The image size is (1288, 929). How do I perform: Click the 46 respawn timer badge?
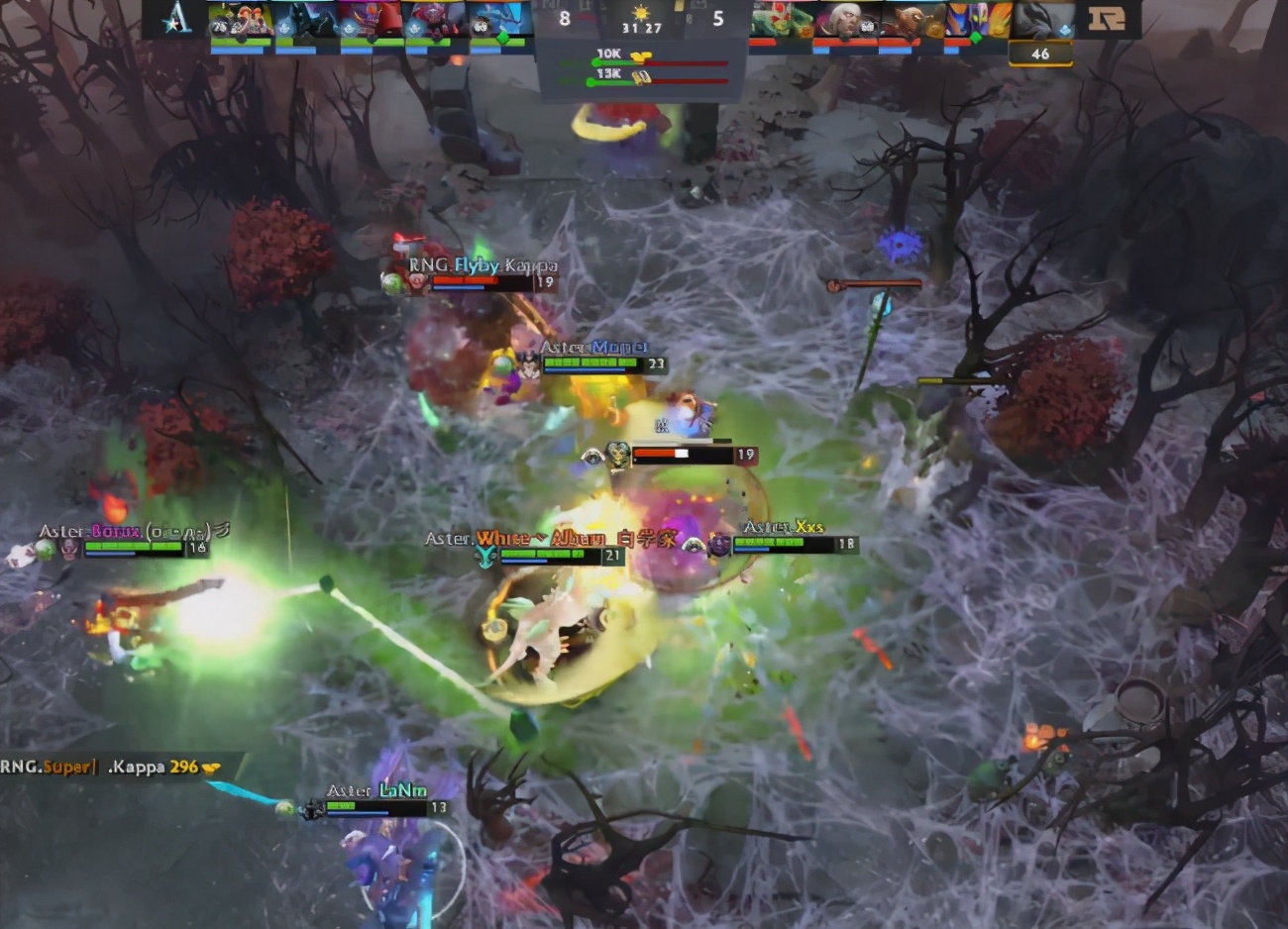1042,54
